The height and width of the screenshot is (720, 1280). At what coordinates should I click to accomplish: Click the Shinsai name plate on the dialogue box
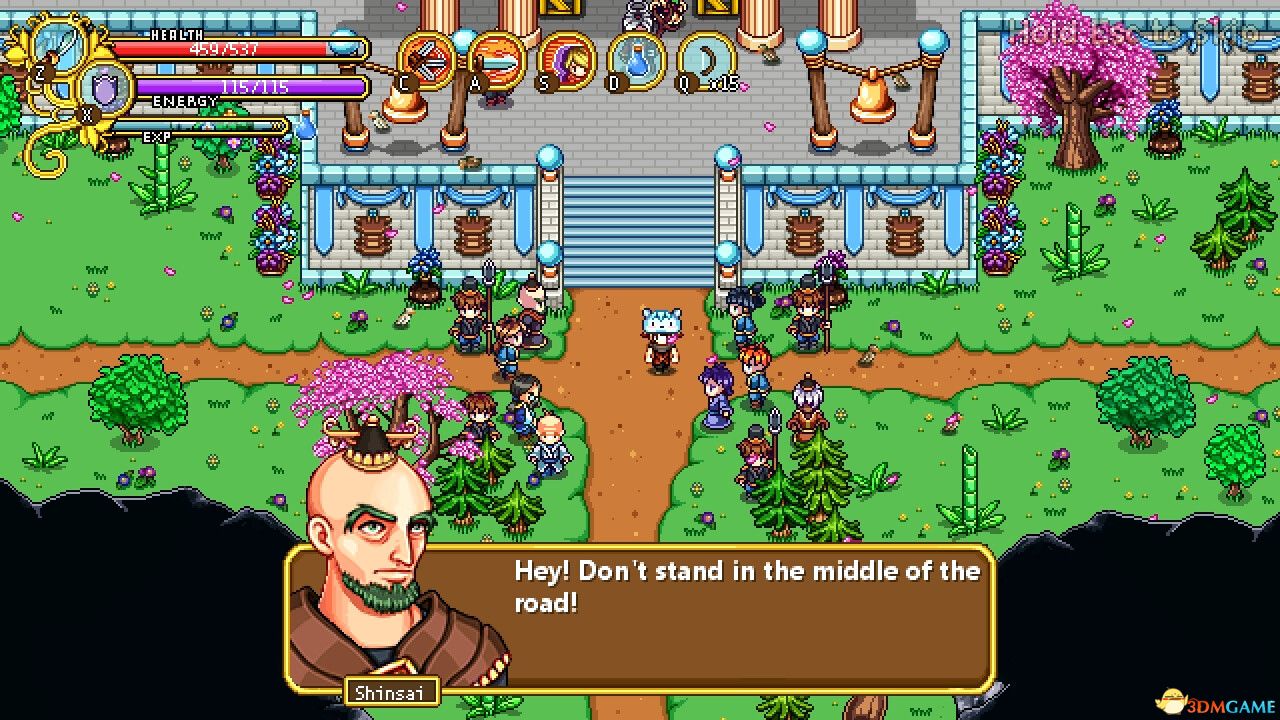point(390,691)
